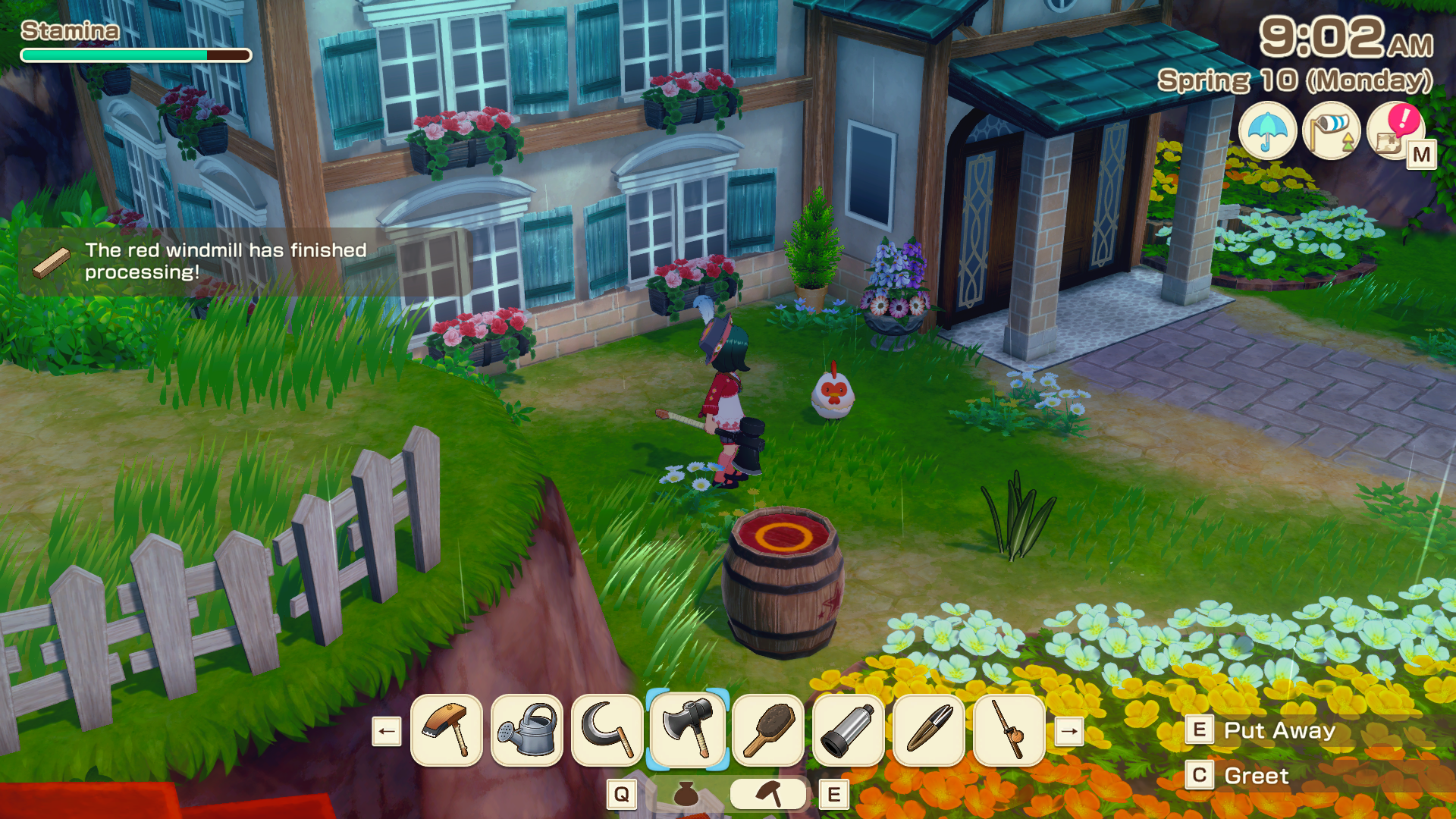Viewport: 1456px width, 819px height.
Task: Click the windsock wind indicator icon
Action: [1332, 131]
